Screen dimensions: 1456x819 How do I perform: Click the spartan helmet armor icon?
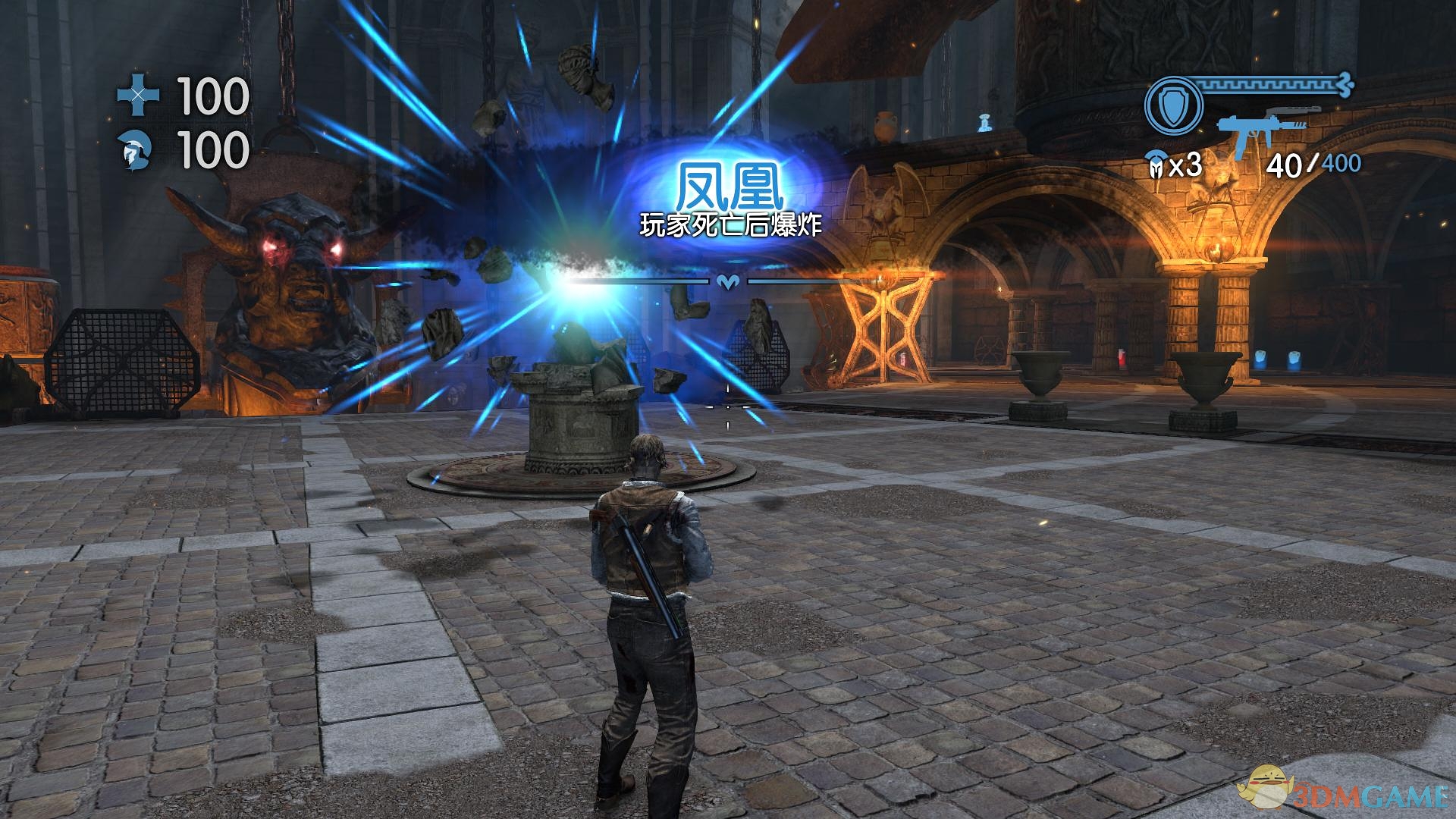click(137, 151)
